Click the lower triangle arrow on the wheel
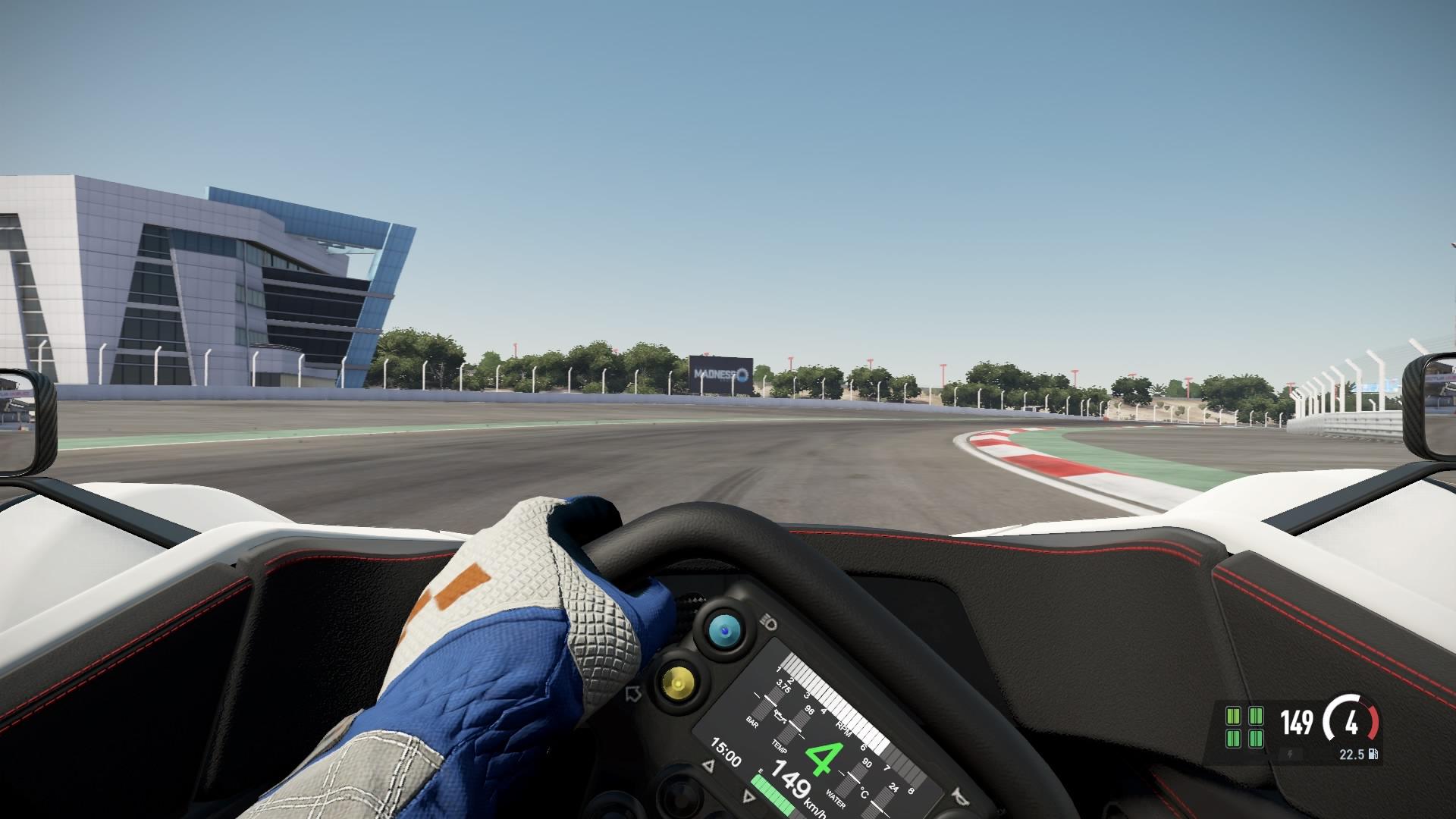Screen dimensions: 1456x819 pos(748,795)
